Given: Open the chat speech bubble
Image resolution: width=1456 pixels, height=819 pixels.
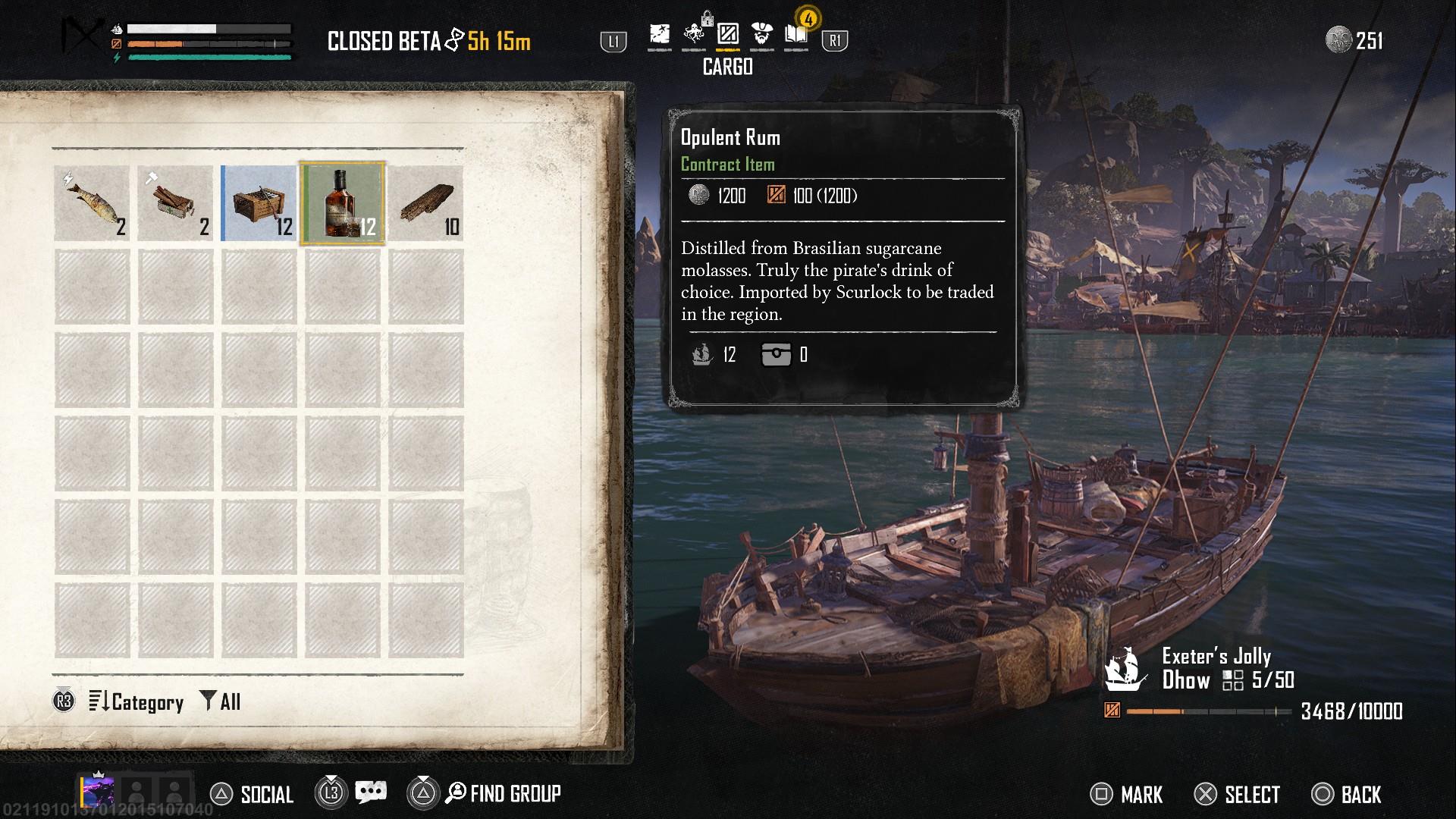Looking at the screenshot, I should (371, 793).
